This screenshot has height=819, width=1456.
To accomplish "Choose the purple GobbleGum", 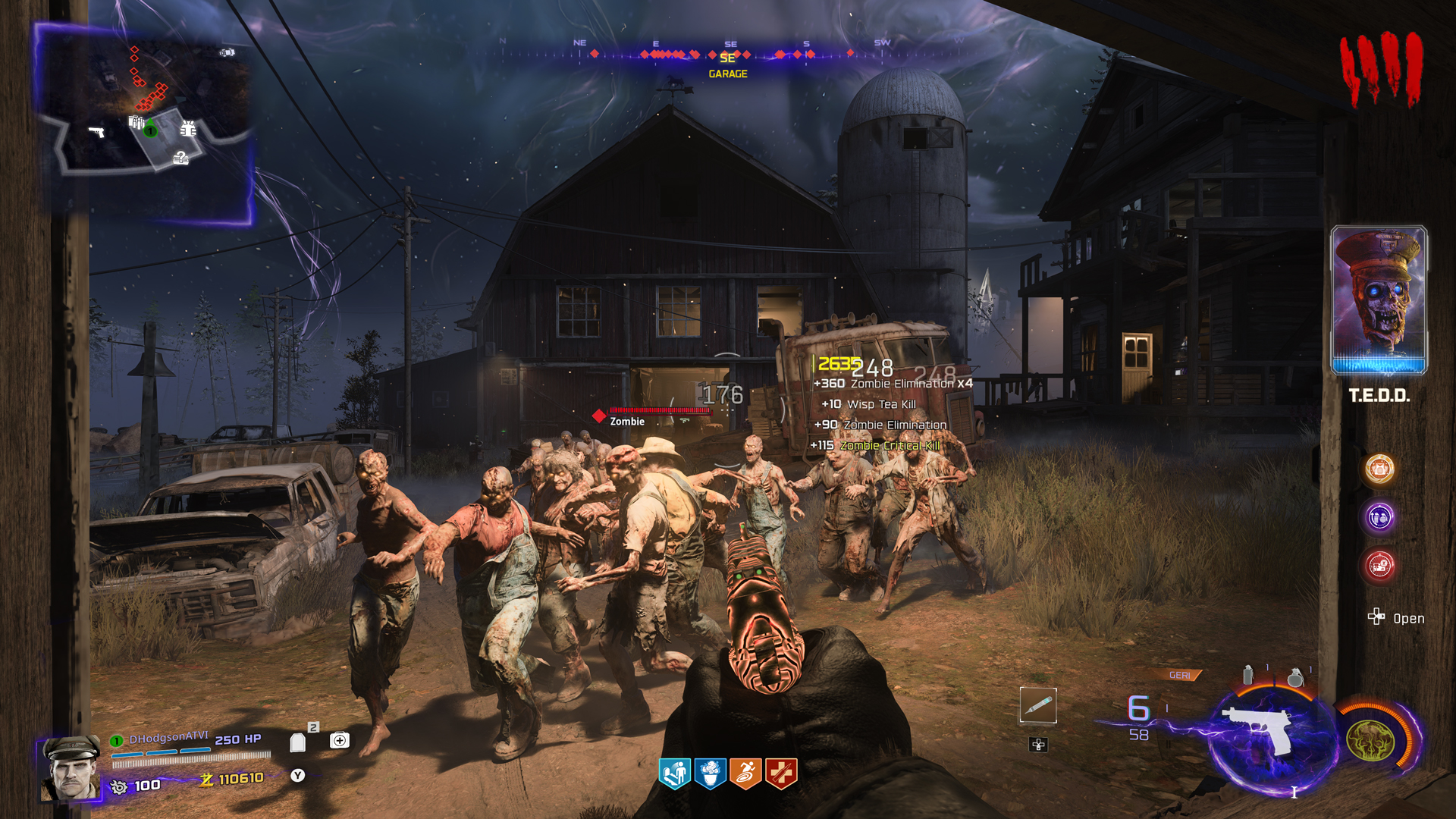I will click(x=1379, y=517).
